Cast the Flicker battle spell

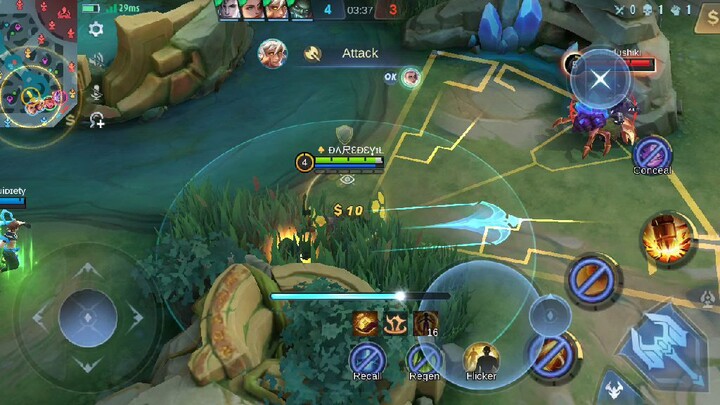pos(481,359)
